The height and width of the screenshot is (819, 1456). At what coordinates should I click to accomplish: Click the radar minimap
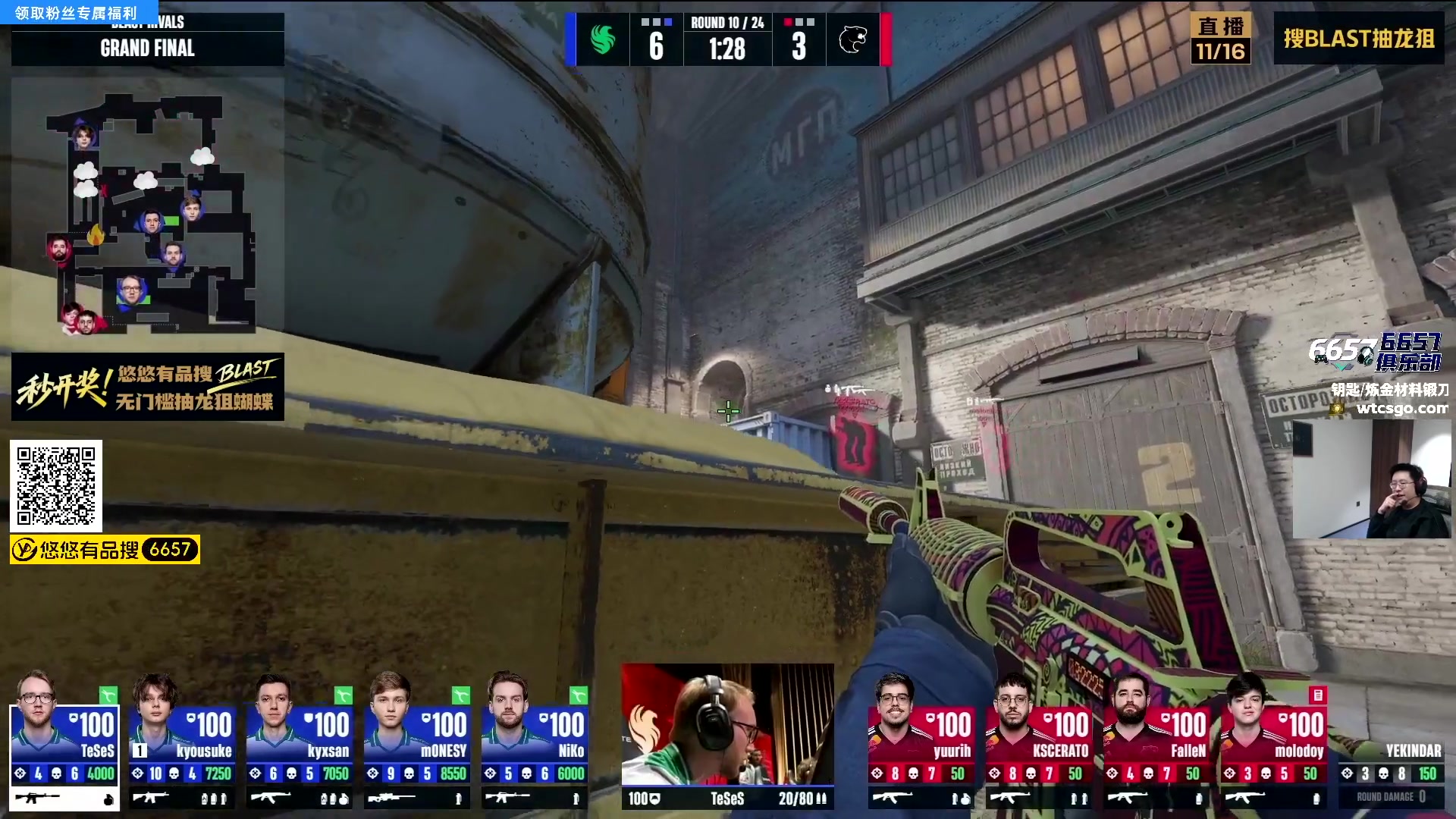click(x=148, y=212)
